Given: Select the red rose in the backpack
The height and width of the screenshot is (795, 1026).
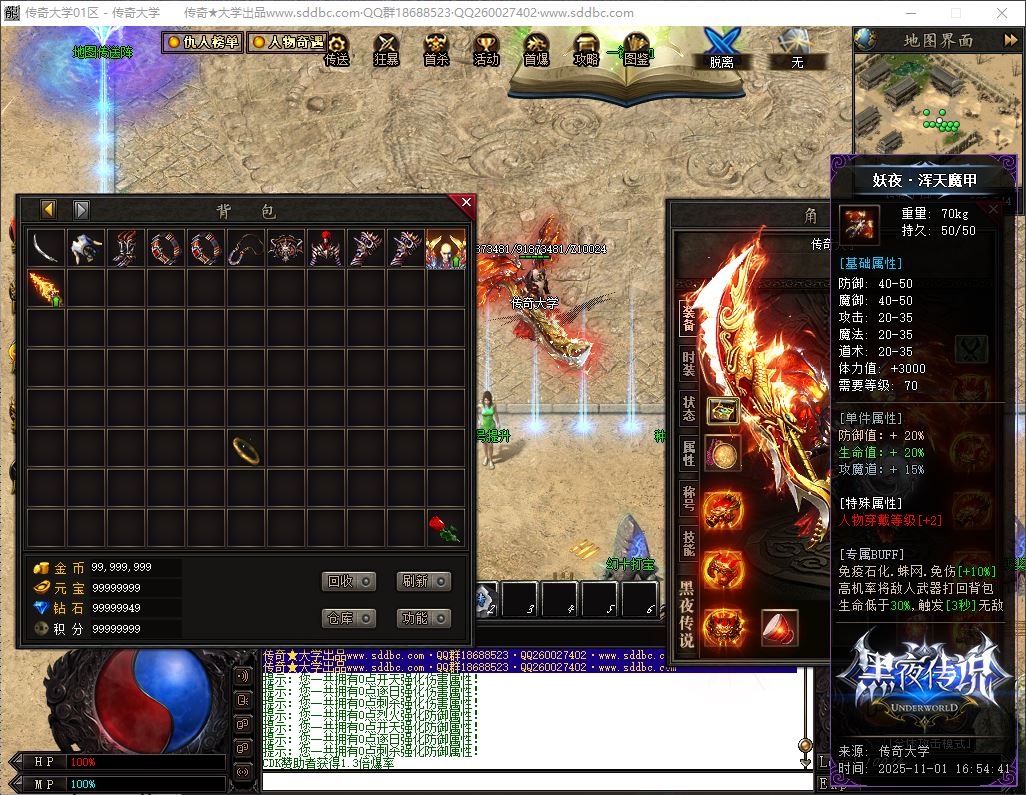Looking at the screenshot, I should 444,528.
